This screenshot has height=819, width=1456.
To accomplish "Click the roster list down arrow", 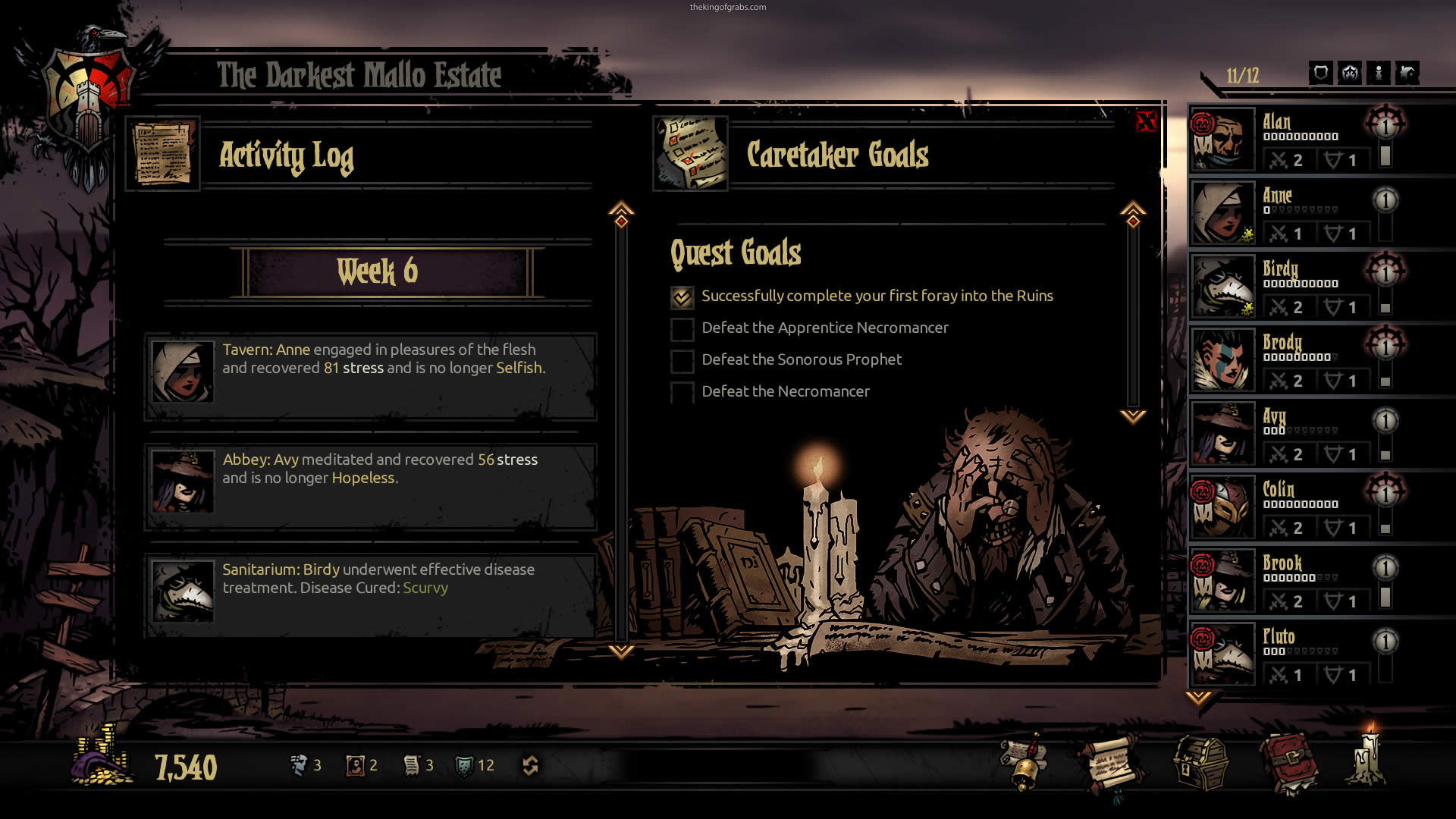I will (1198, 698).
